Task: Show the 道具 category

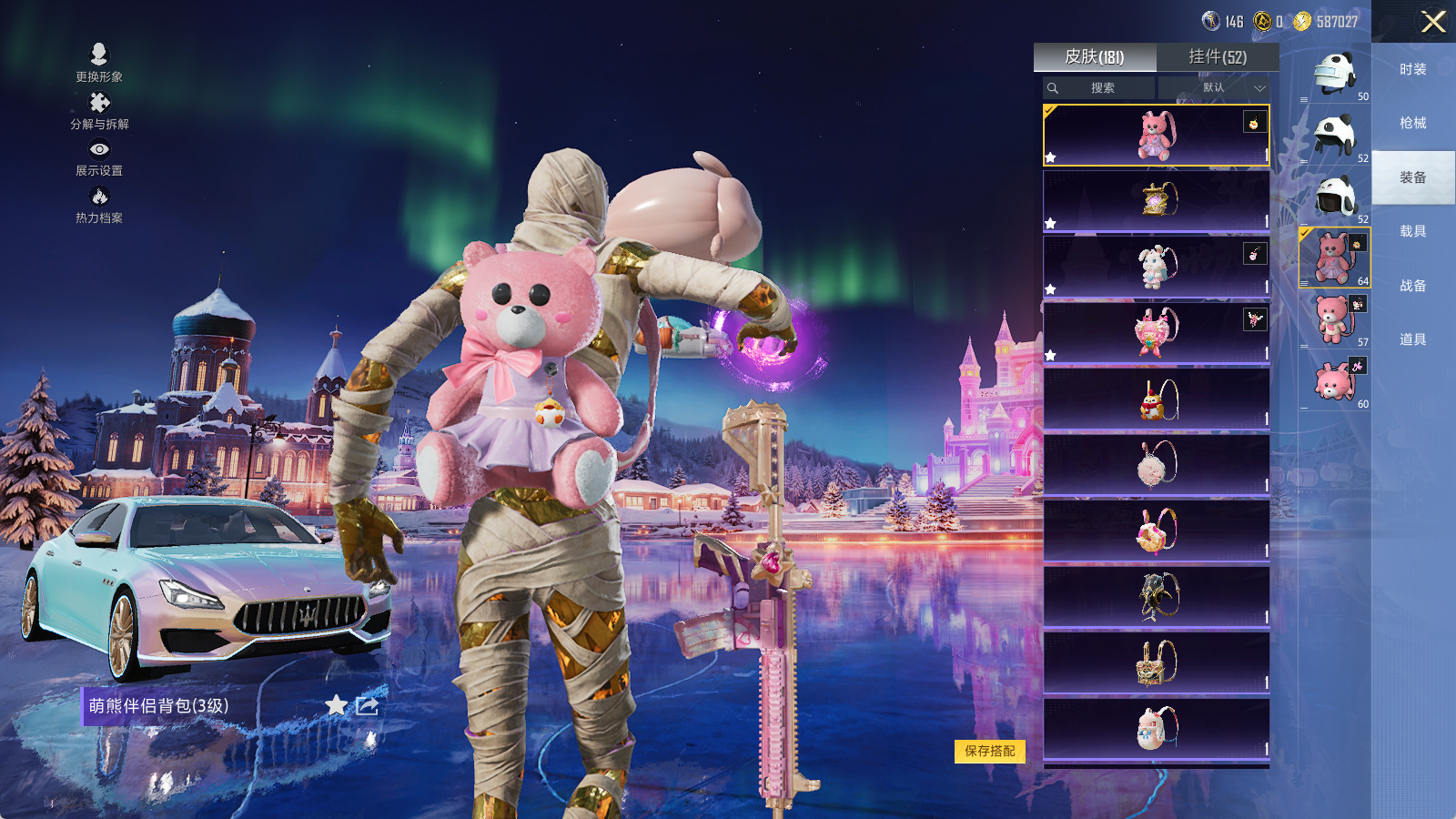Action: [1413, 339]
